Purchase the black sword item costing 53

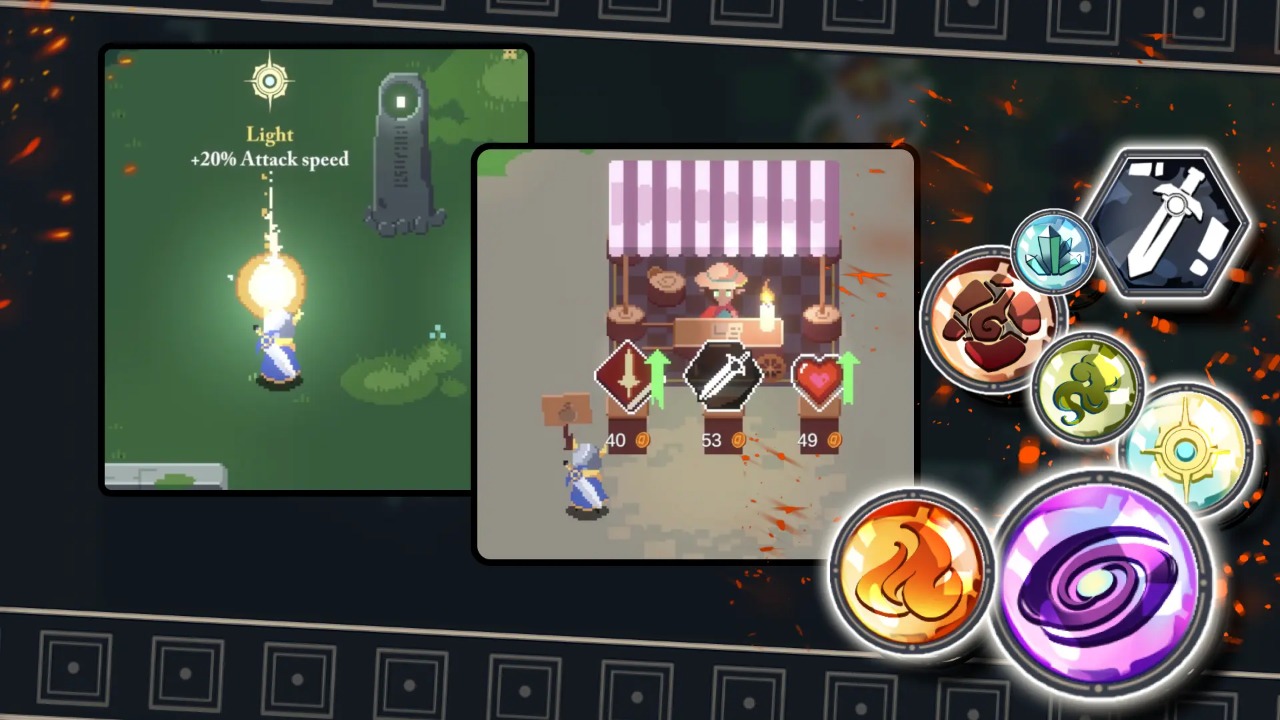(x=723, y=376)
